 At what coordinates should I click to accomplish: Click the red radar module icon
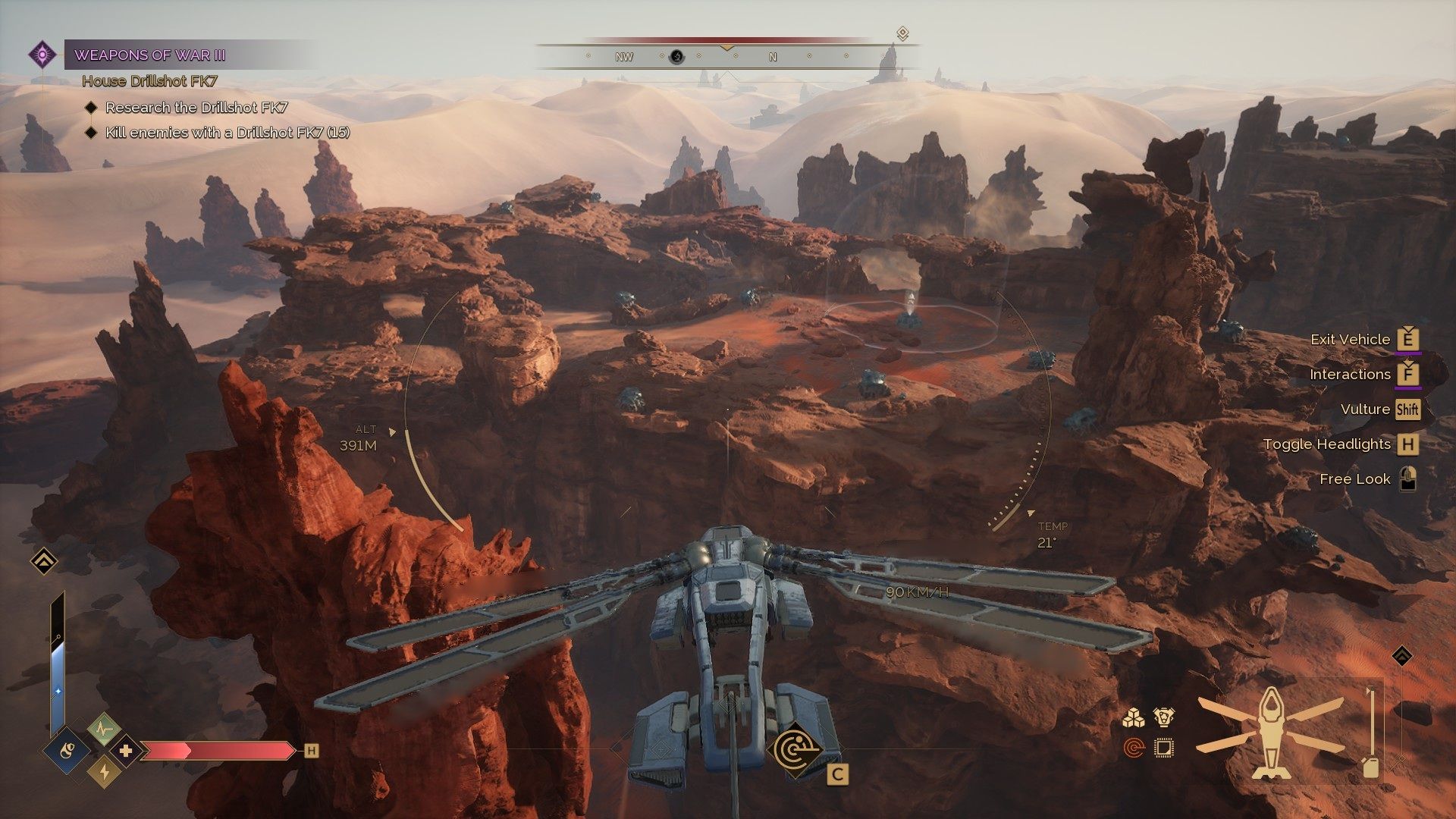1134,749
